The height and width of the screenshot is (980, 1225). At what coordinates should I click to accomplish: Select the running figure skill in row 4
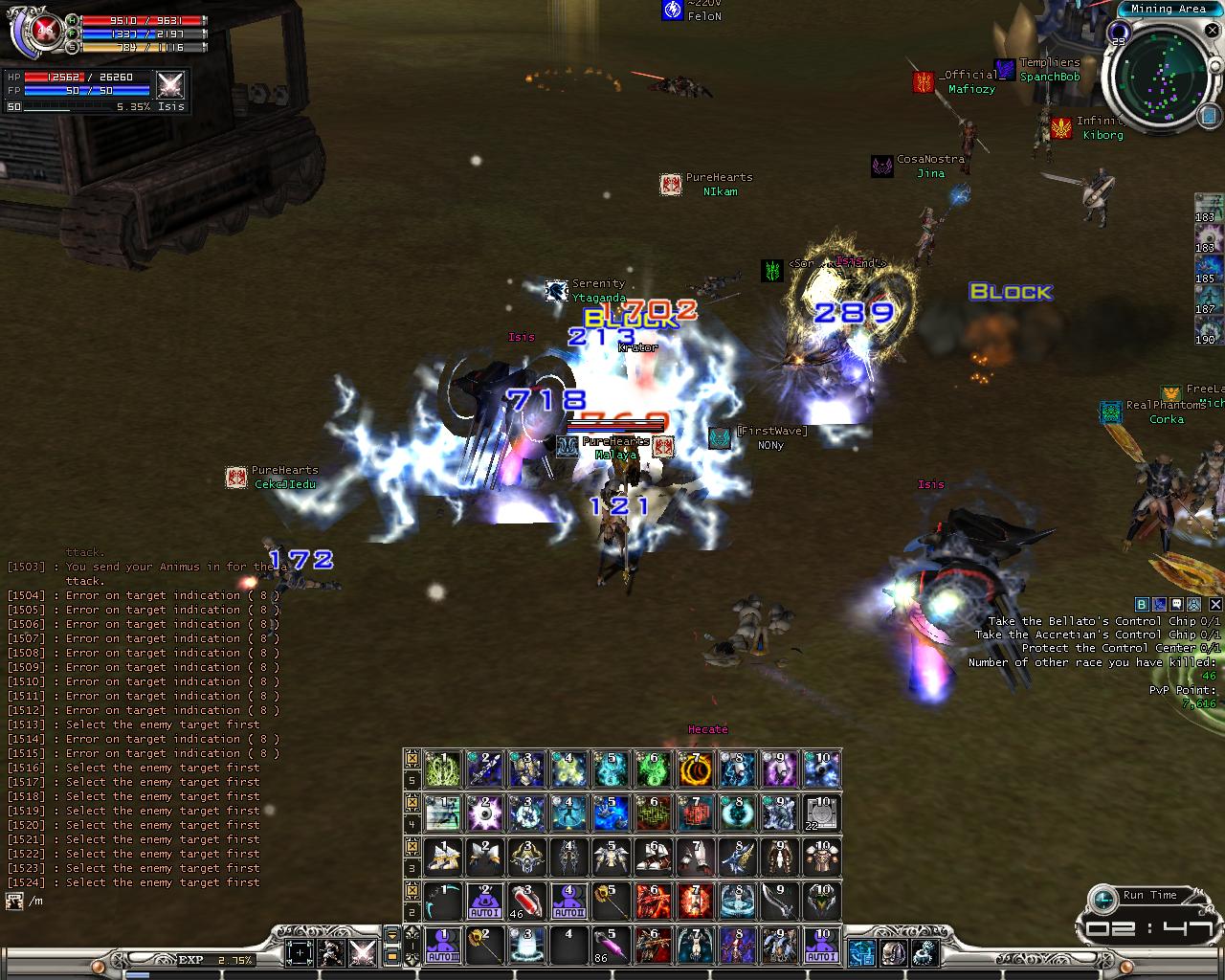click(443, 813)
